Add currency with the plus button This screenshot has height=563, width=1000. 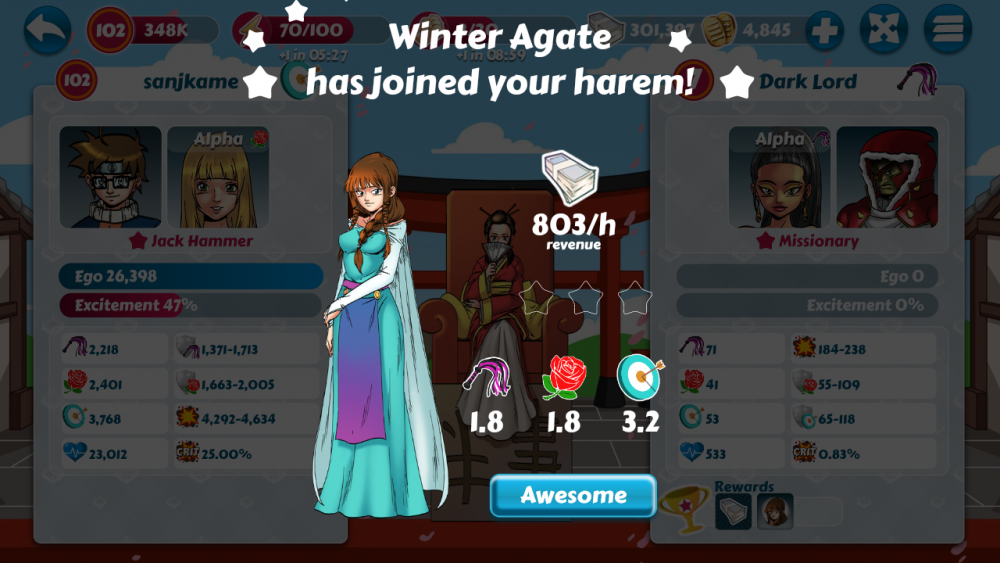824,30
